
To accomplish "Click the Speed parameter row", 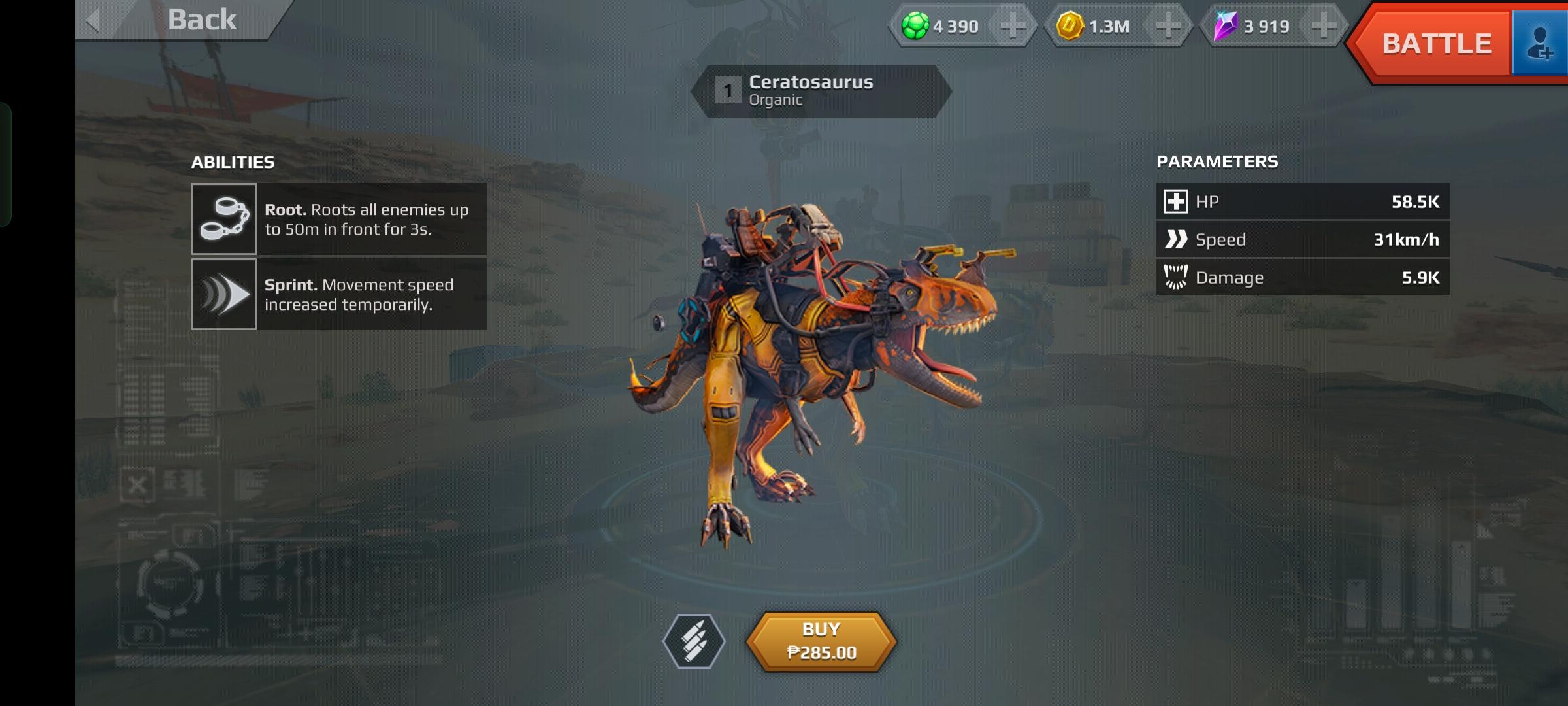I will coord(1303,240).
